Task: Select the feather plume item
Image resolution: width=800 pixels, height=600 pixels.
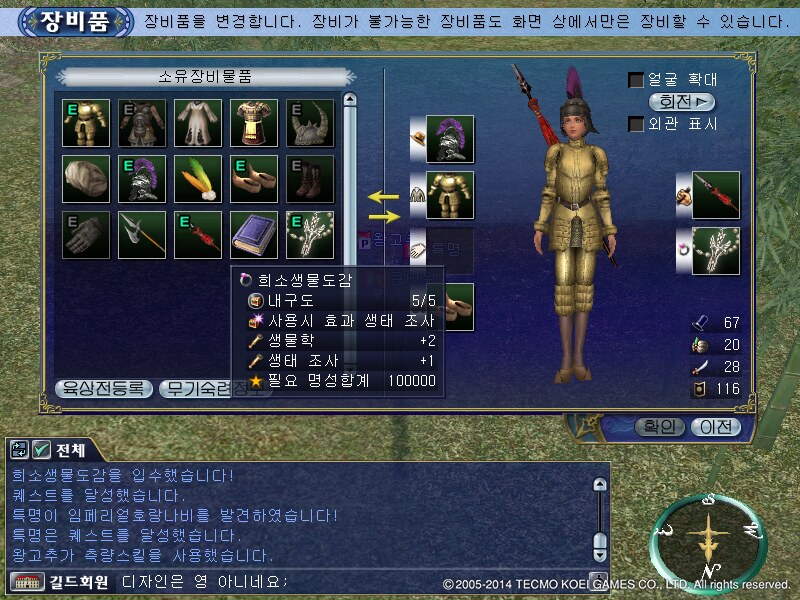Action: (x=198, y=179)
